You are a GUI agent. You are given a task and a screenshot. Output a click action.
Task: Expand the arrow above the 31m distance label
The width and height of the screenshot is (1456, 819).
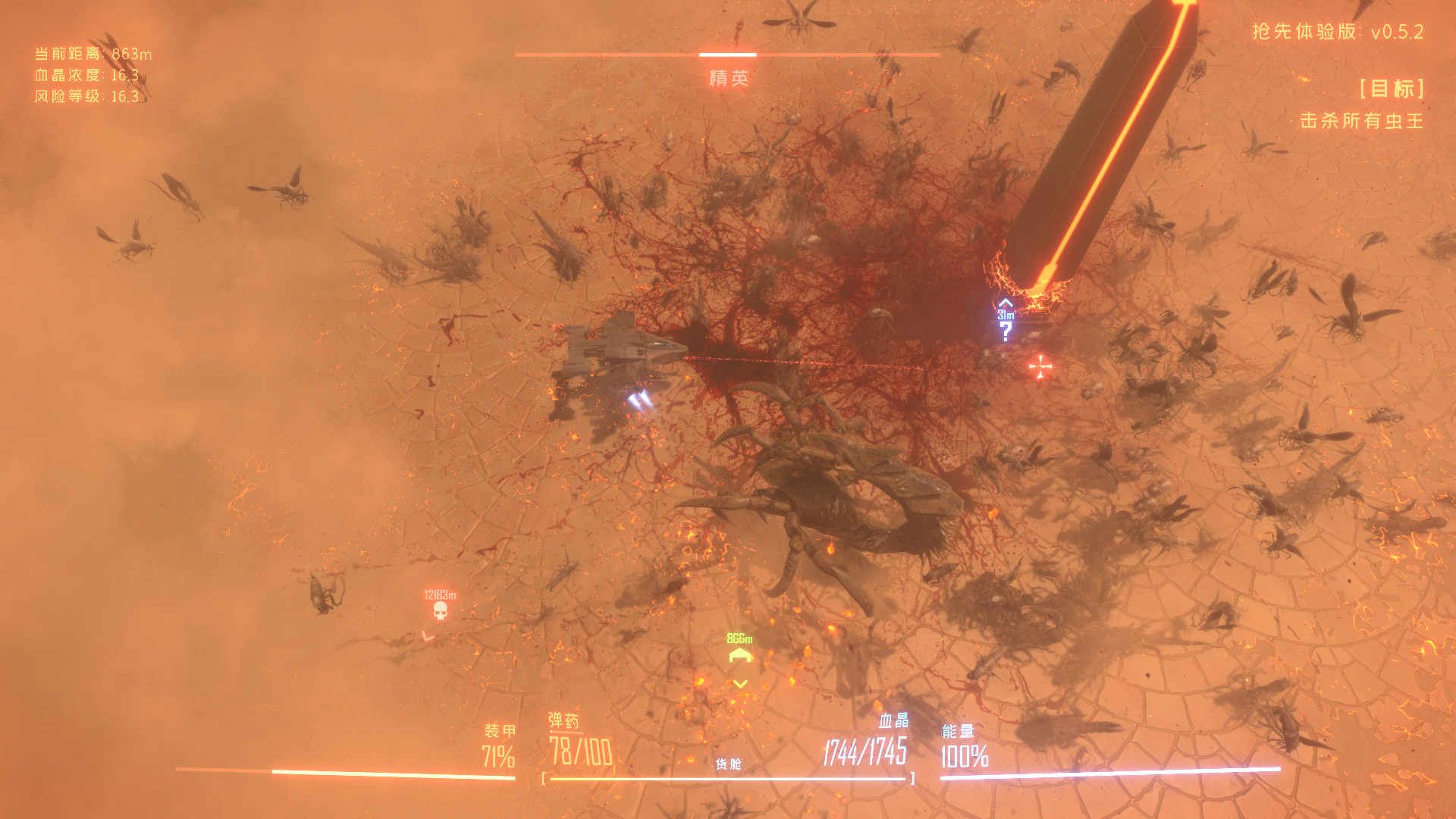coord(1005,302)
